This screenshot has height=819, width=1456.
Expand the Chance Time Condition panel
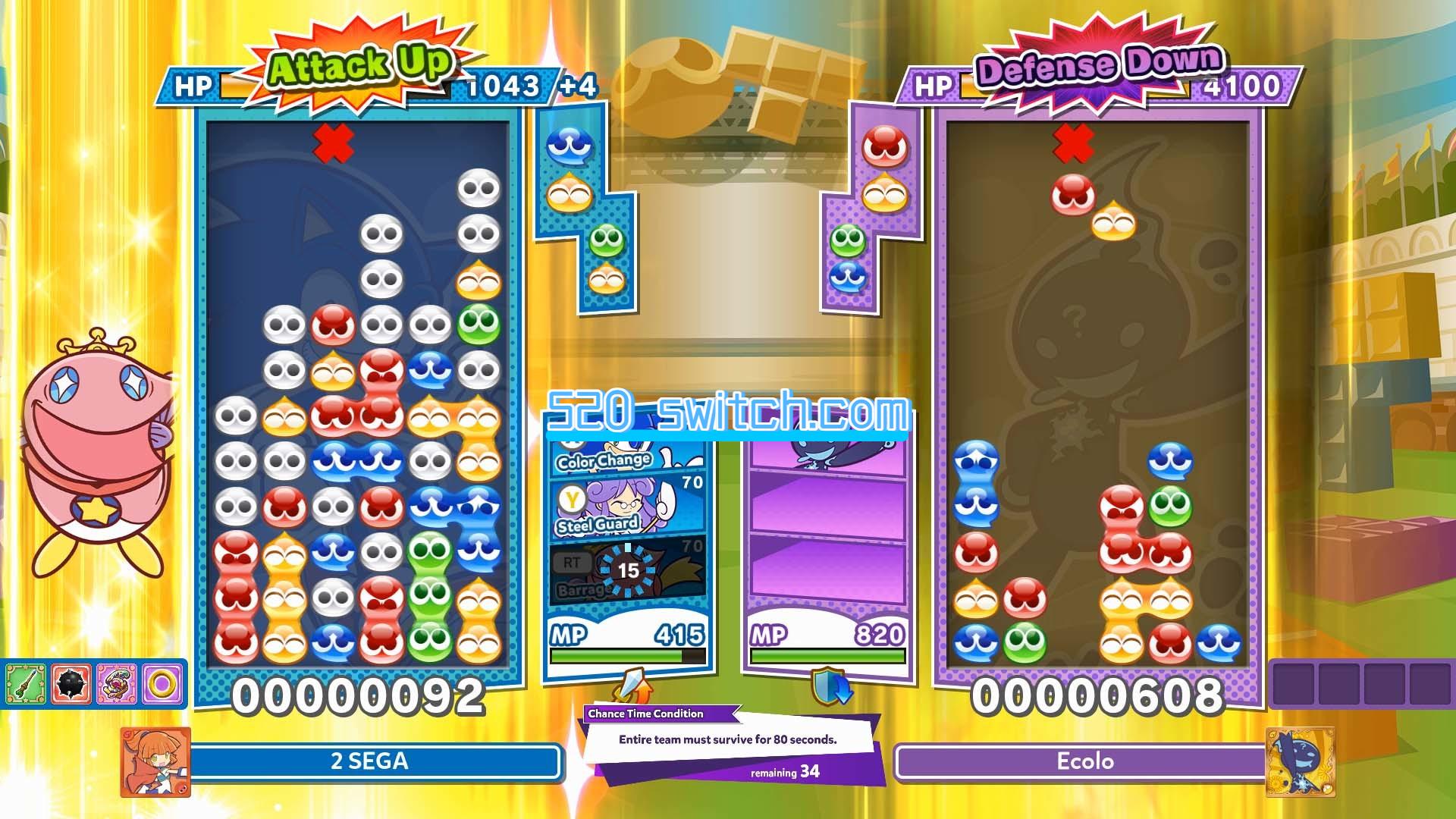(658, 715)
